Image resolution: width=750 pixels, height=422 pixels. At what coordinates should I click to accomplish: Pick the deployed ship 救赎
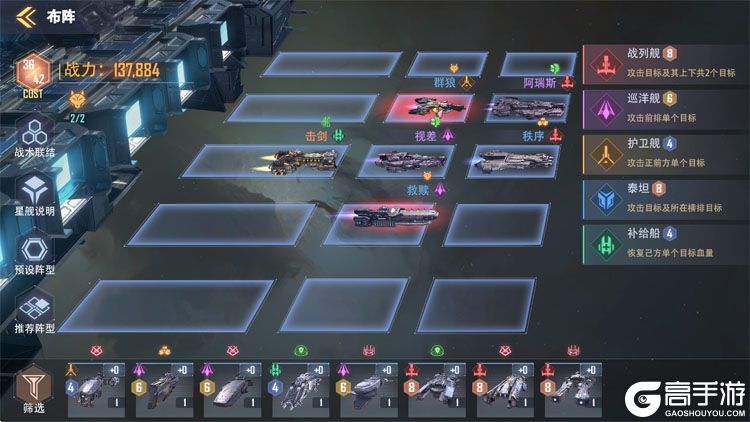[396, 215]
